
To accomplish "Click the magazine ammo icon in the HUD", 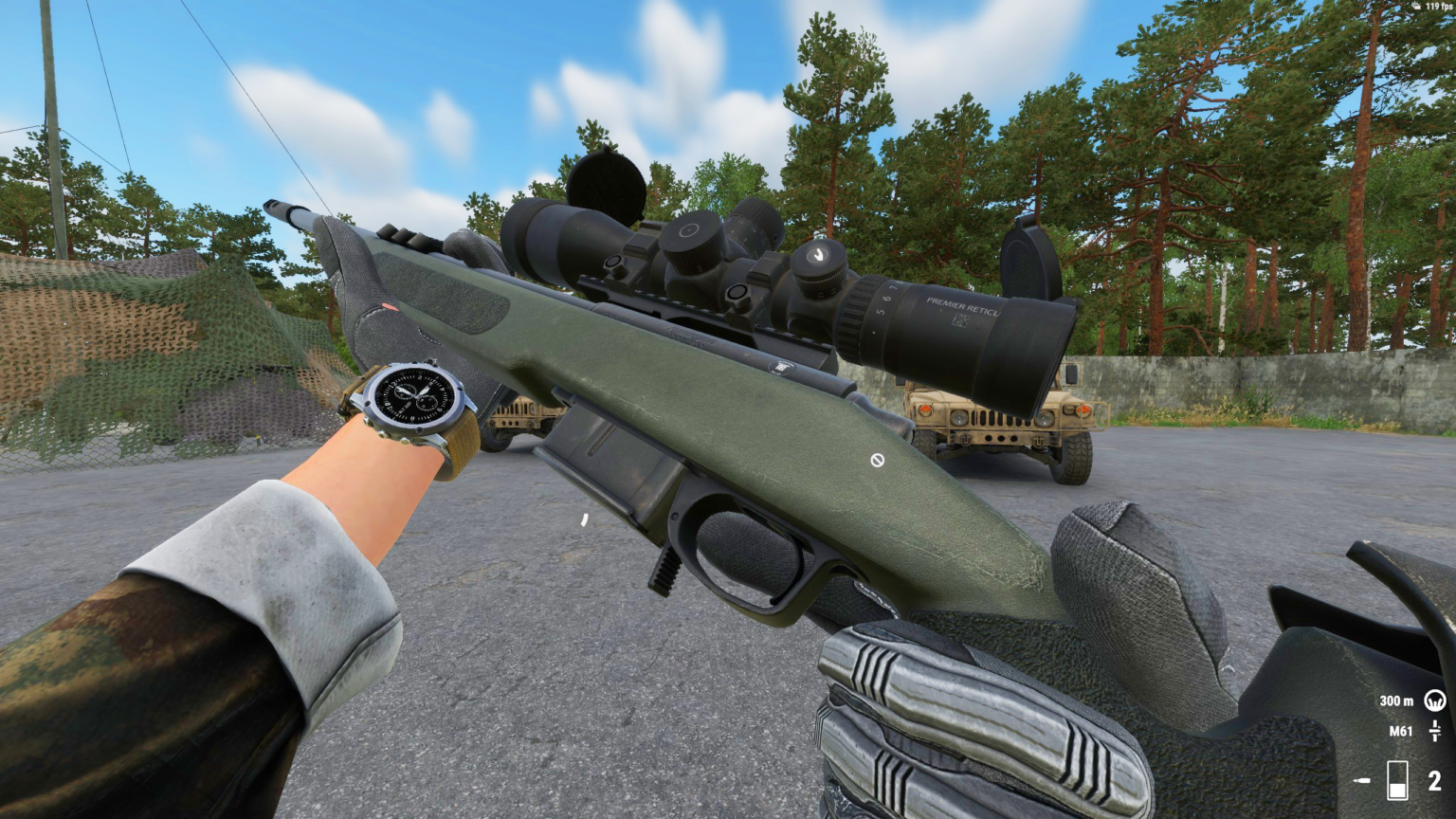I will tap(1398, 780).
